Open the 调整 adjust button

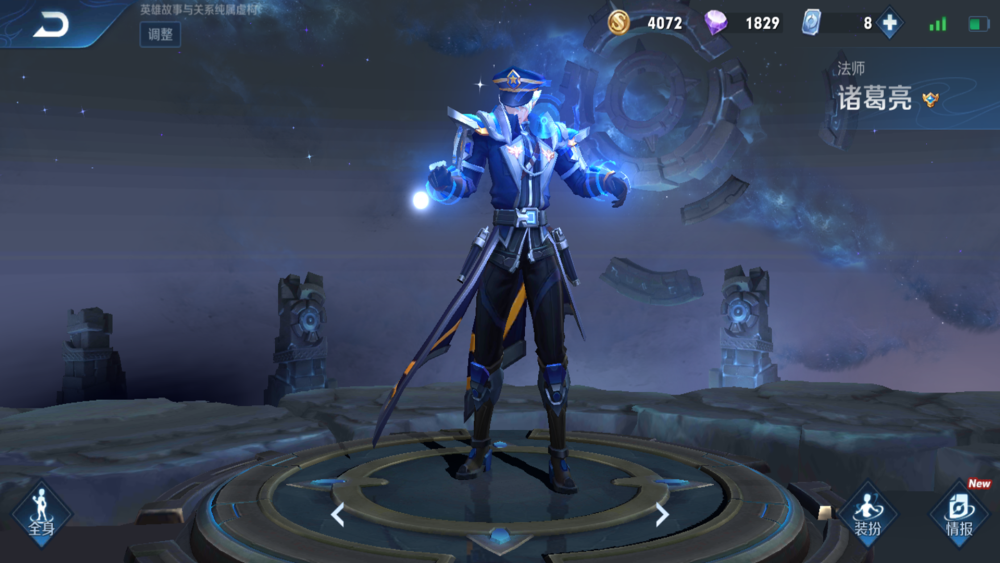[160, 34]
